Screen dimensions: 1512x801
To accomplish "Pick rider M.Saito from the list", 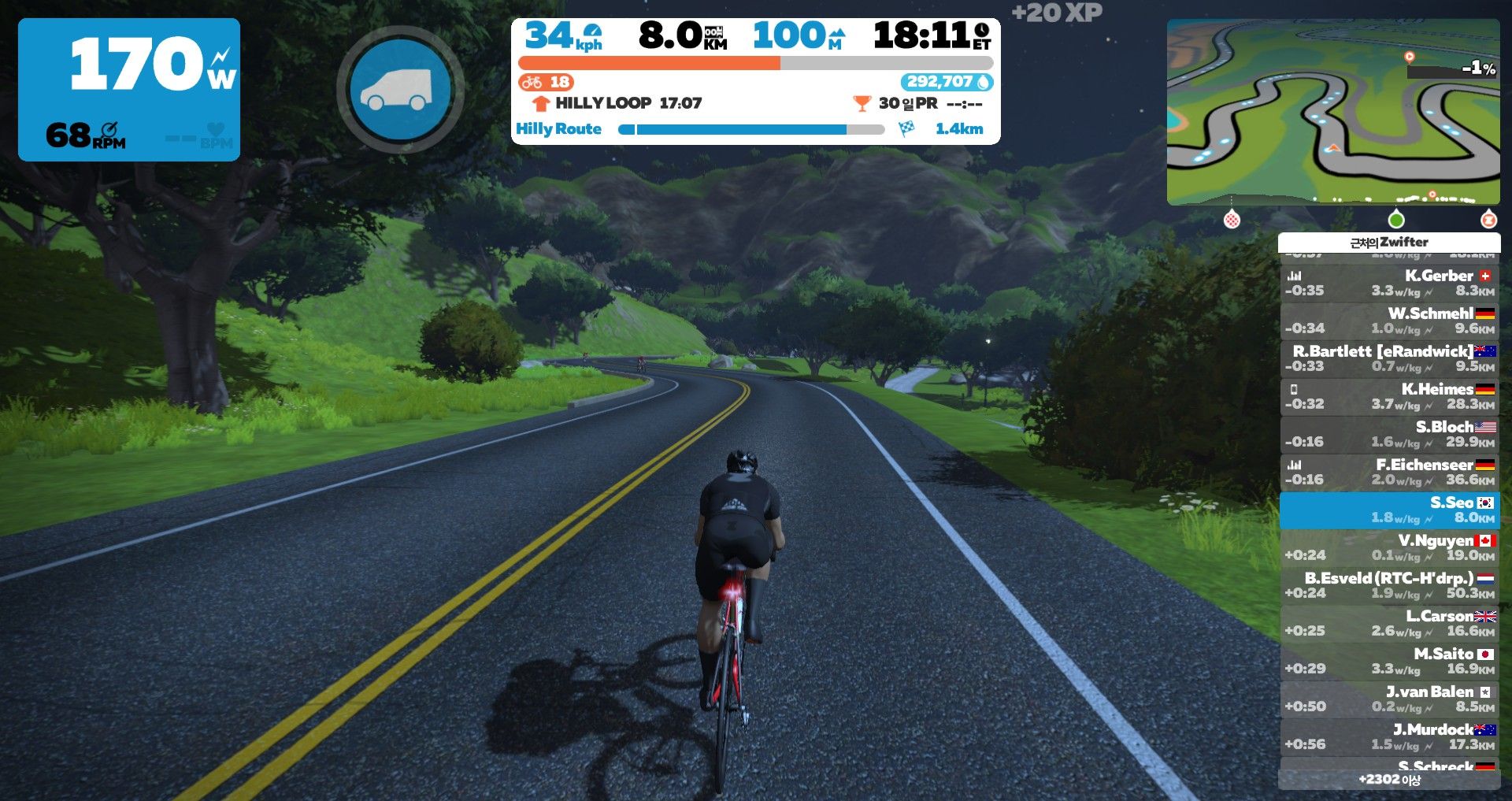I will click(x=1389, y=661).
